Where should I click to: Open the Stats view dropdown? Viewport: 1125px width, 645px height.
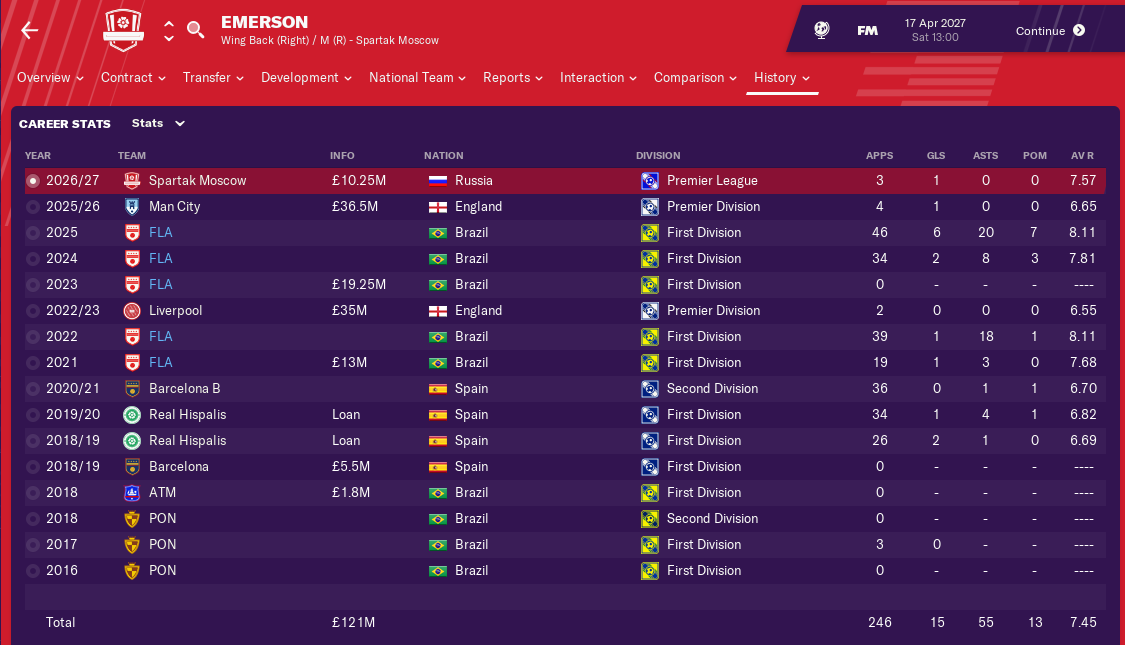coord(159,124)
